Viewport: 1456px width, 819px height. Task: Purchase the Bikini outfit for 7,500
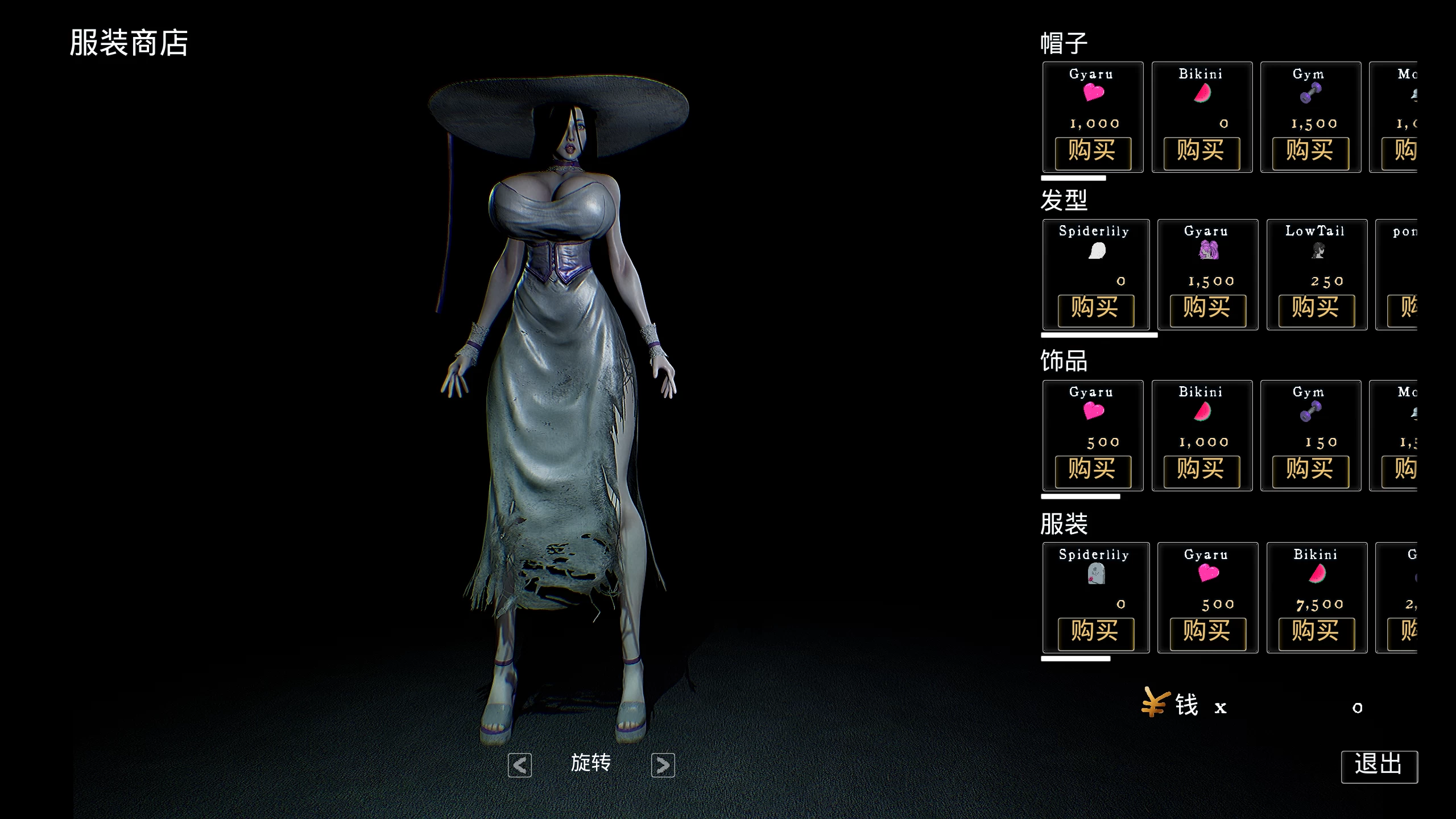1316,633
